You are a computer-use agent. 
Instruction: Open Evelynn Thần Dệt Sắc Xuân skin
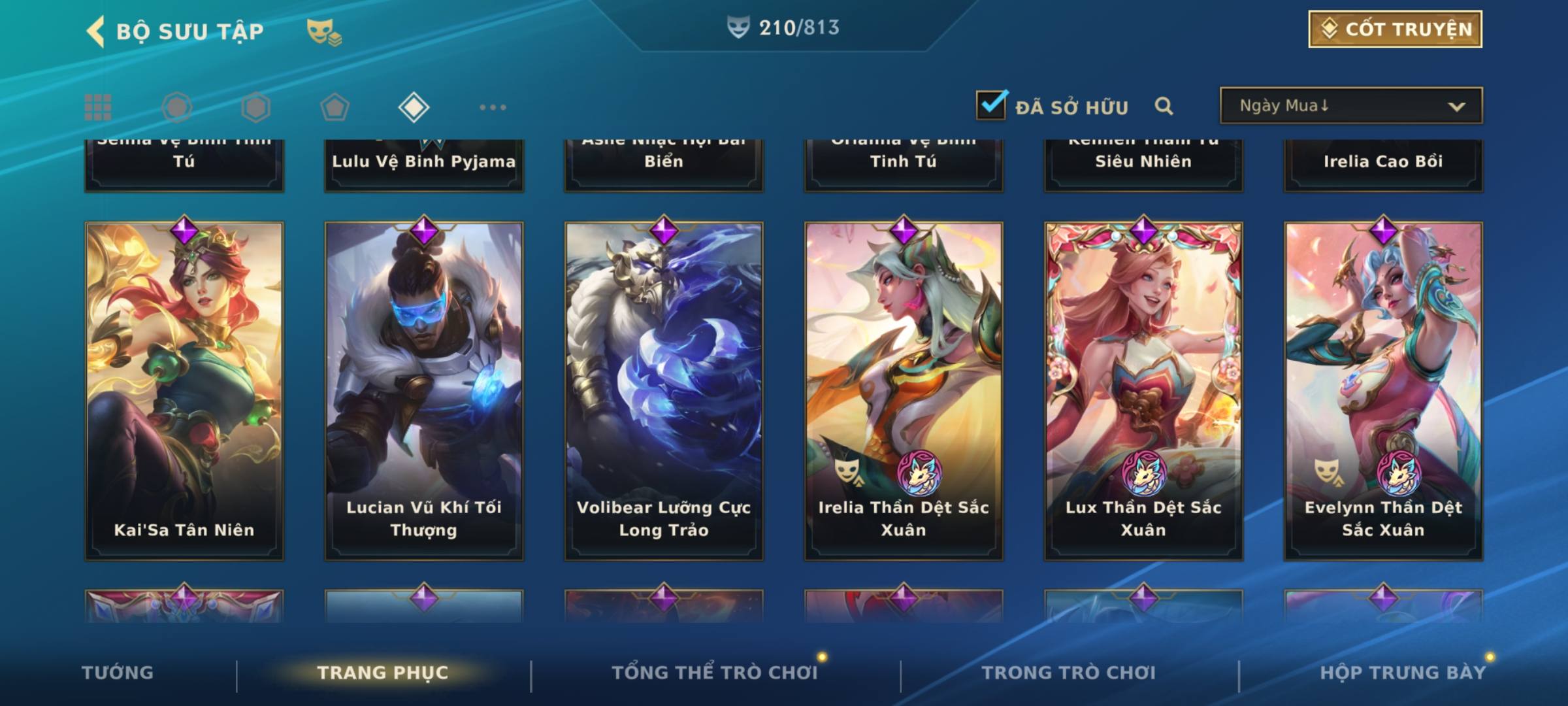pyautogui.click(x=1383, y=391)
